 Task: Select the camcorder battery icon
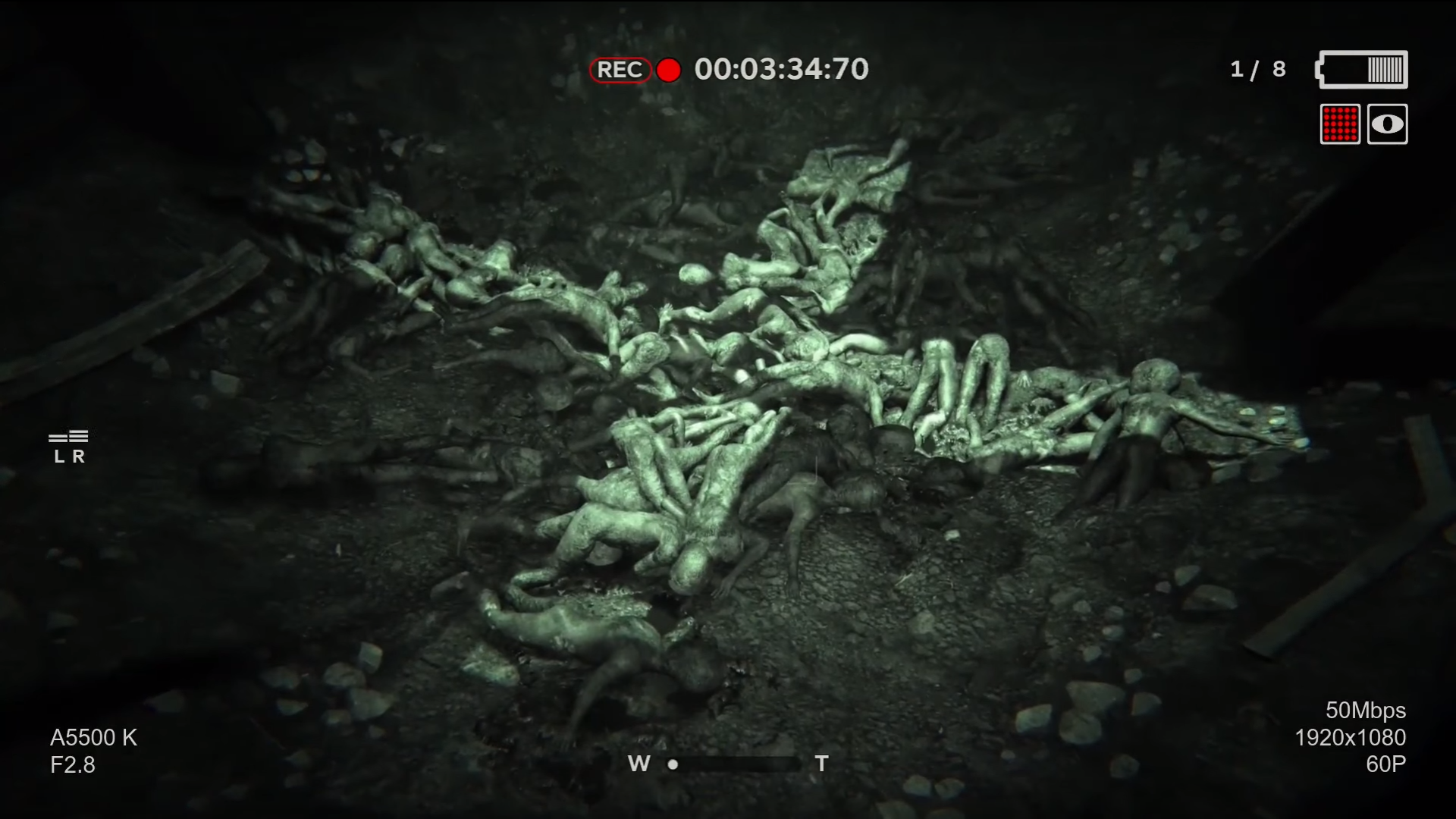1363,70
